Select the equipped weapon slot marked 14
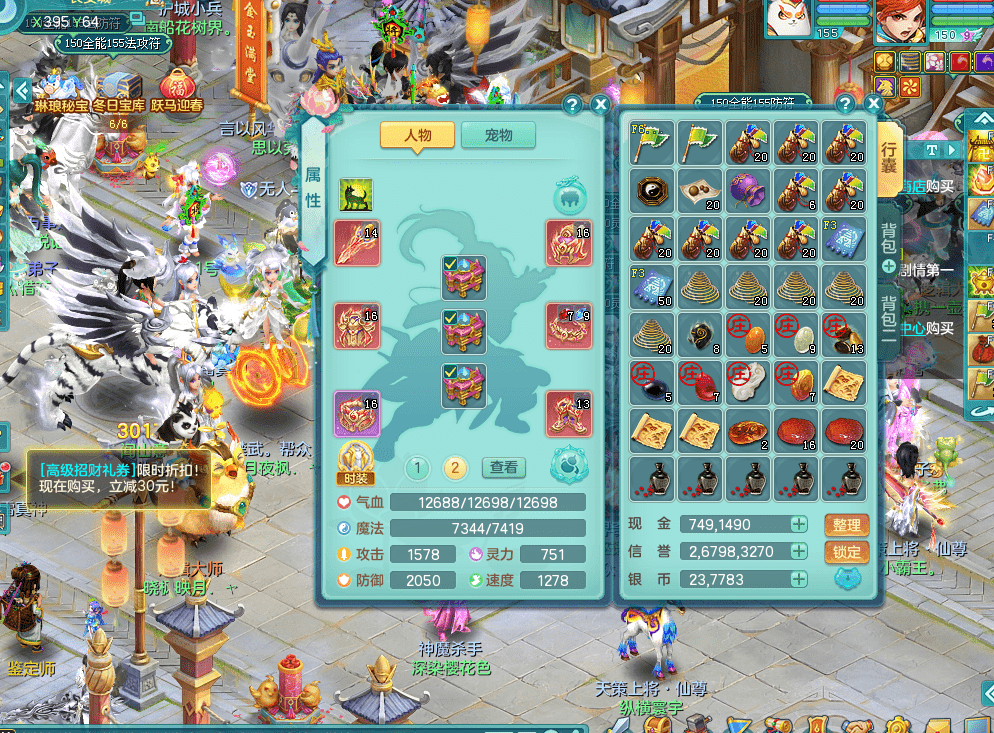994x733 pixels. [357, 243]
